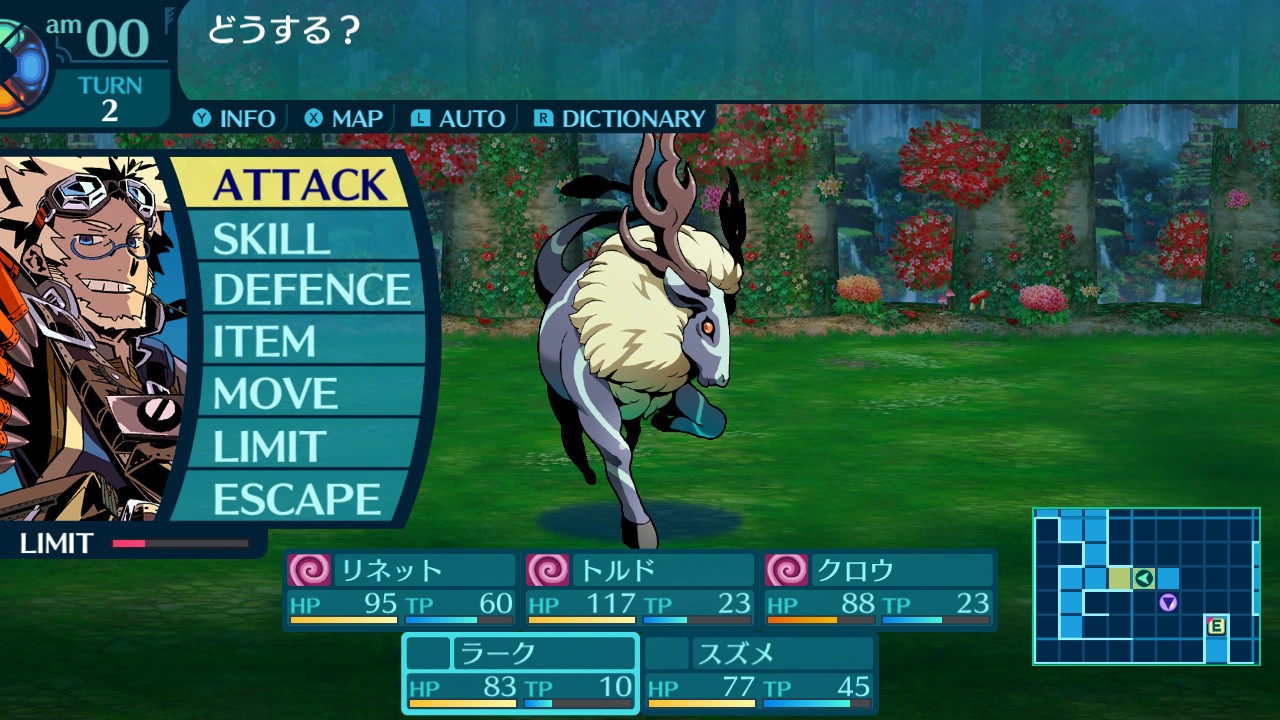Toggle AUTO battle in top bar
Screen dimensions: 1280x720
pyautogui.click(x=458, y=118)
